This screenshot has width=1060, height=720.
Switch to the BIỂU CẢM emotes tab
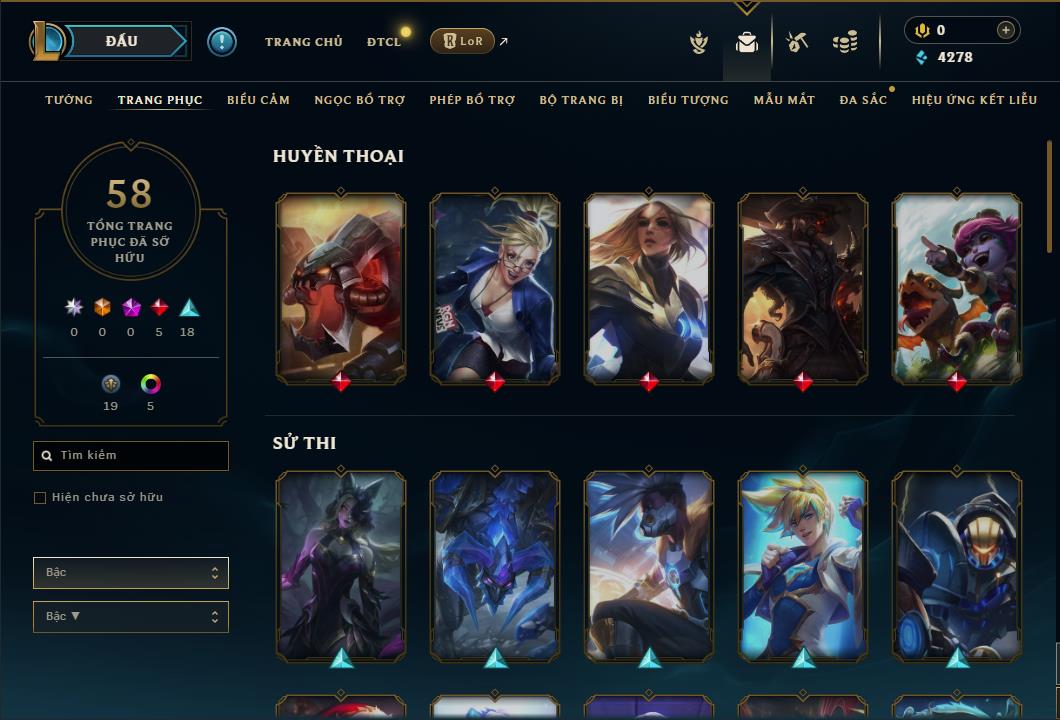pyautogui.click(x=258, y=100)
